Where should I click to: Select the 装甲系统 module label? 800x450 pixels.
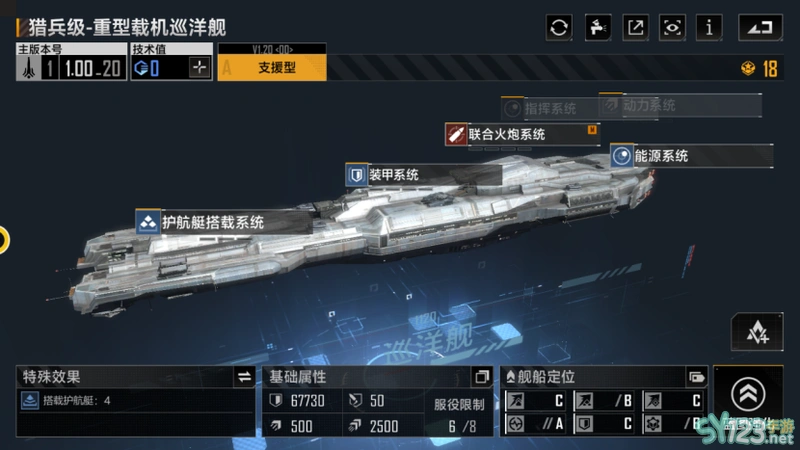[392, 175]
